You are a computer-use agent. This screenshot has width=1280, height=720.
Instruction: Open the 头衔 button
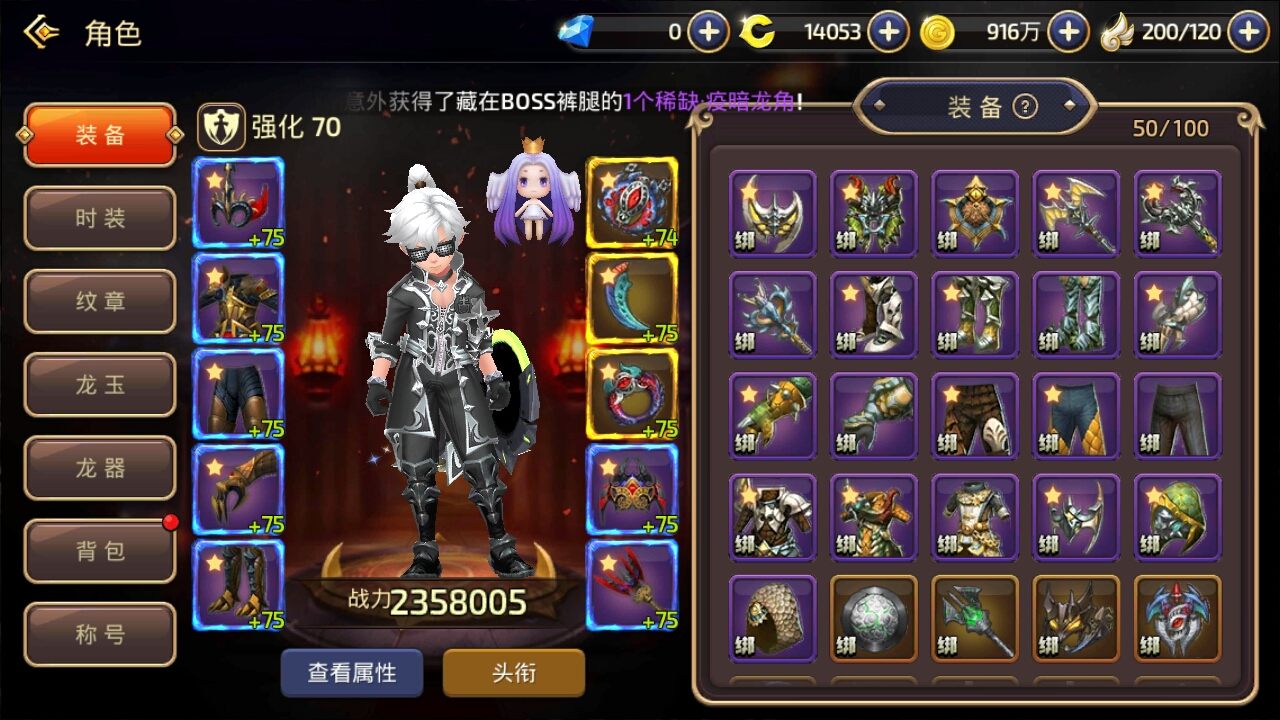[x=514, y=673]
